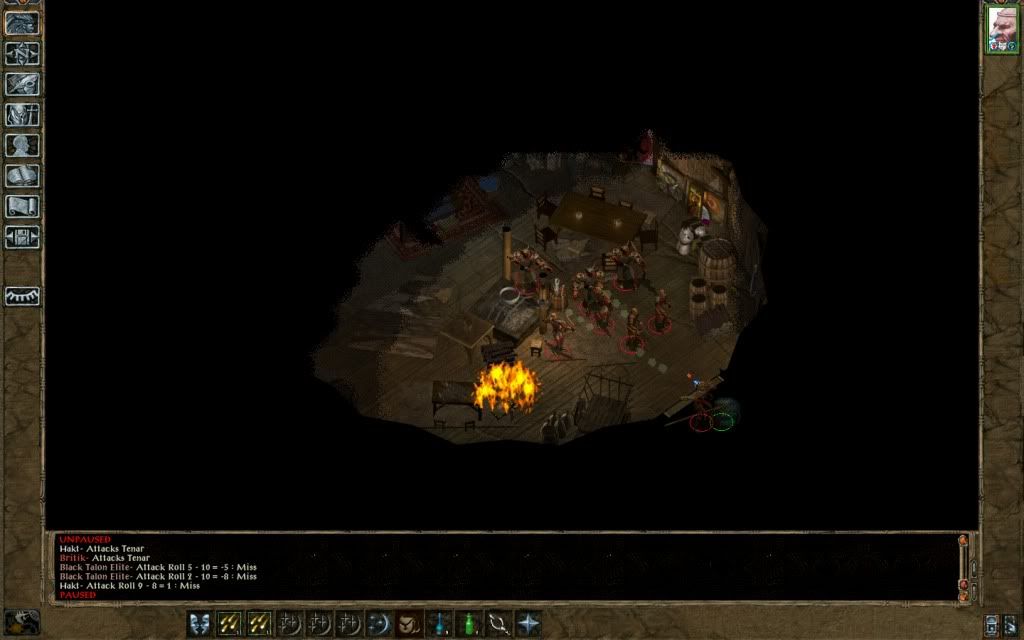Open the journal quill icon

tap(23, 84)
